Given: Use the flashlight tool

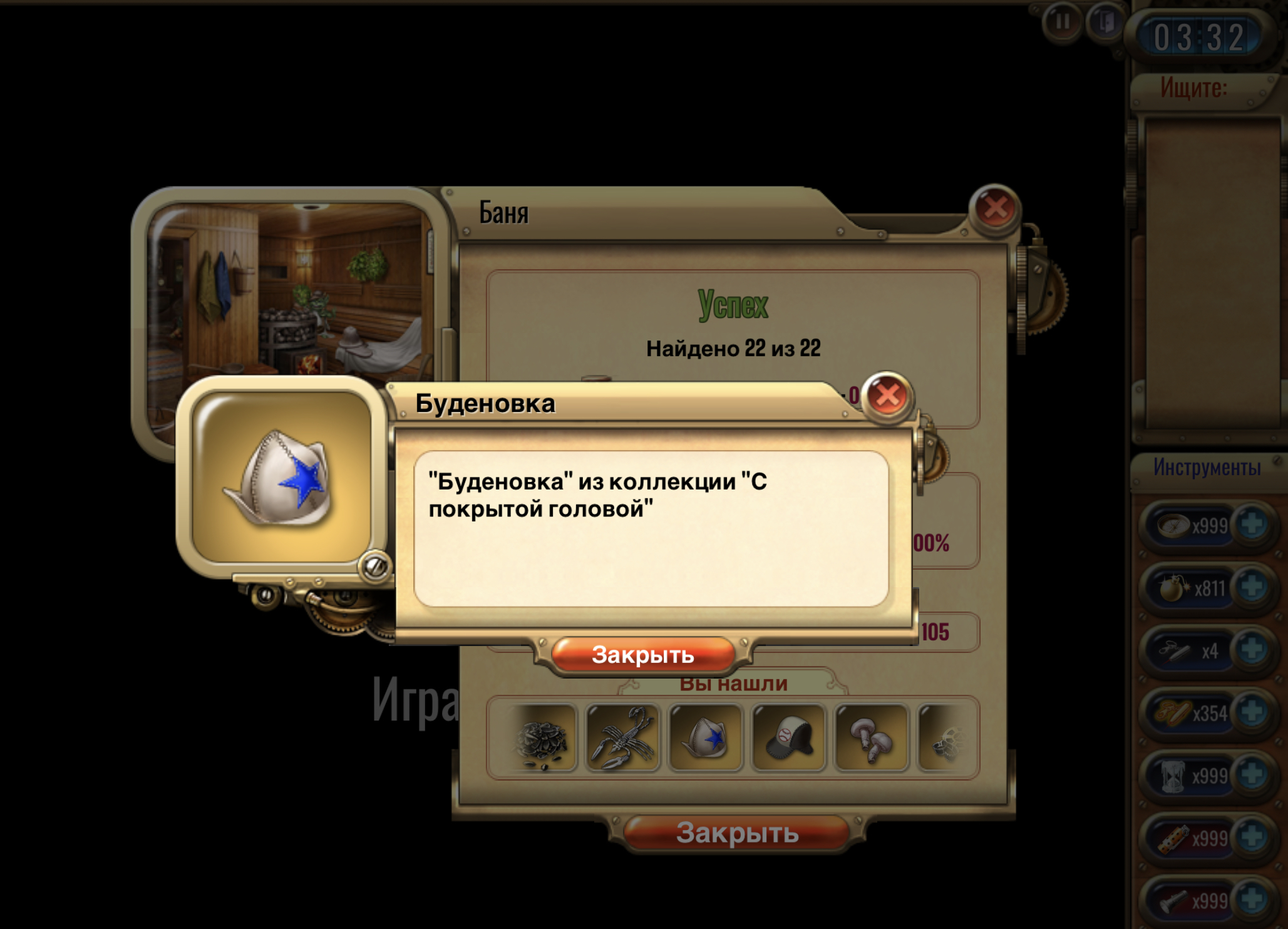Looking at the screenshot, I should pyautogui.click(x=1172, y=900).
